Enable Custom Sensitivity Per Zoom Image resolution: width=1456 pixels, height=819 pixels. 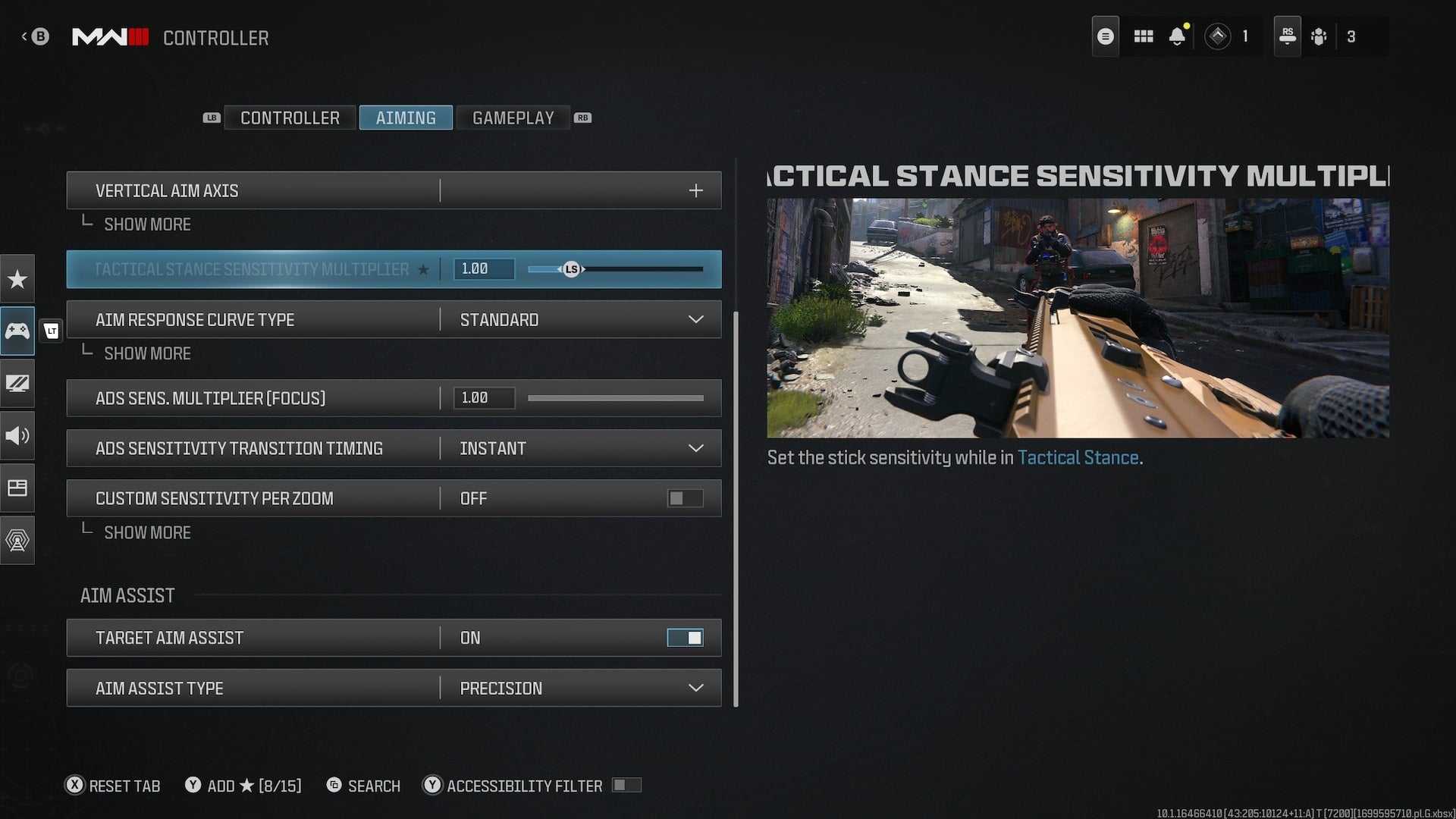(683, 498)
